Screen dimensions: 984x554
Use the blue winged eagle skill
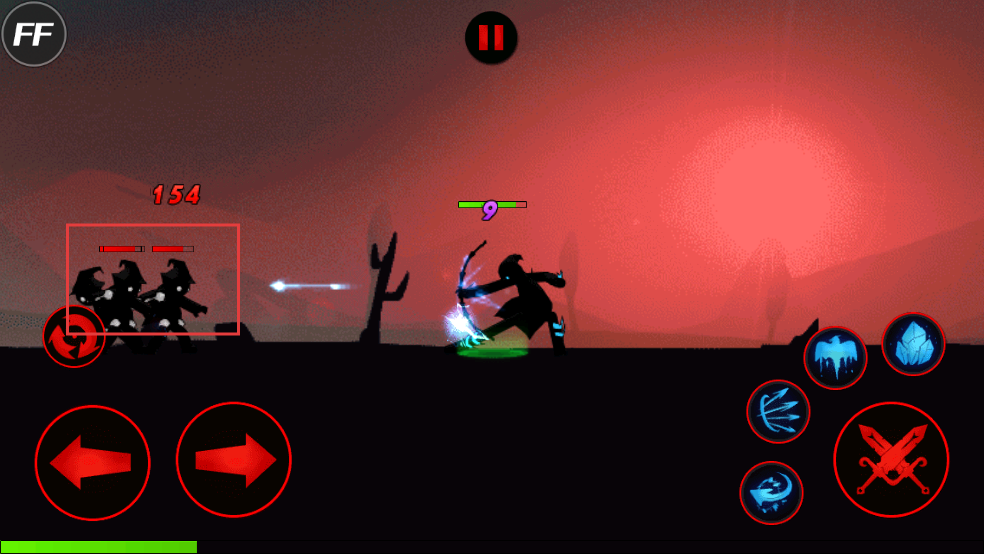click(x=835, y=358)
